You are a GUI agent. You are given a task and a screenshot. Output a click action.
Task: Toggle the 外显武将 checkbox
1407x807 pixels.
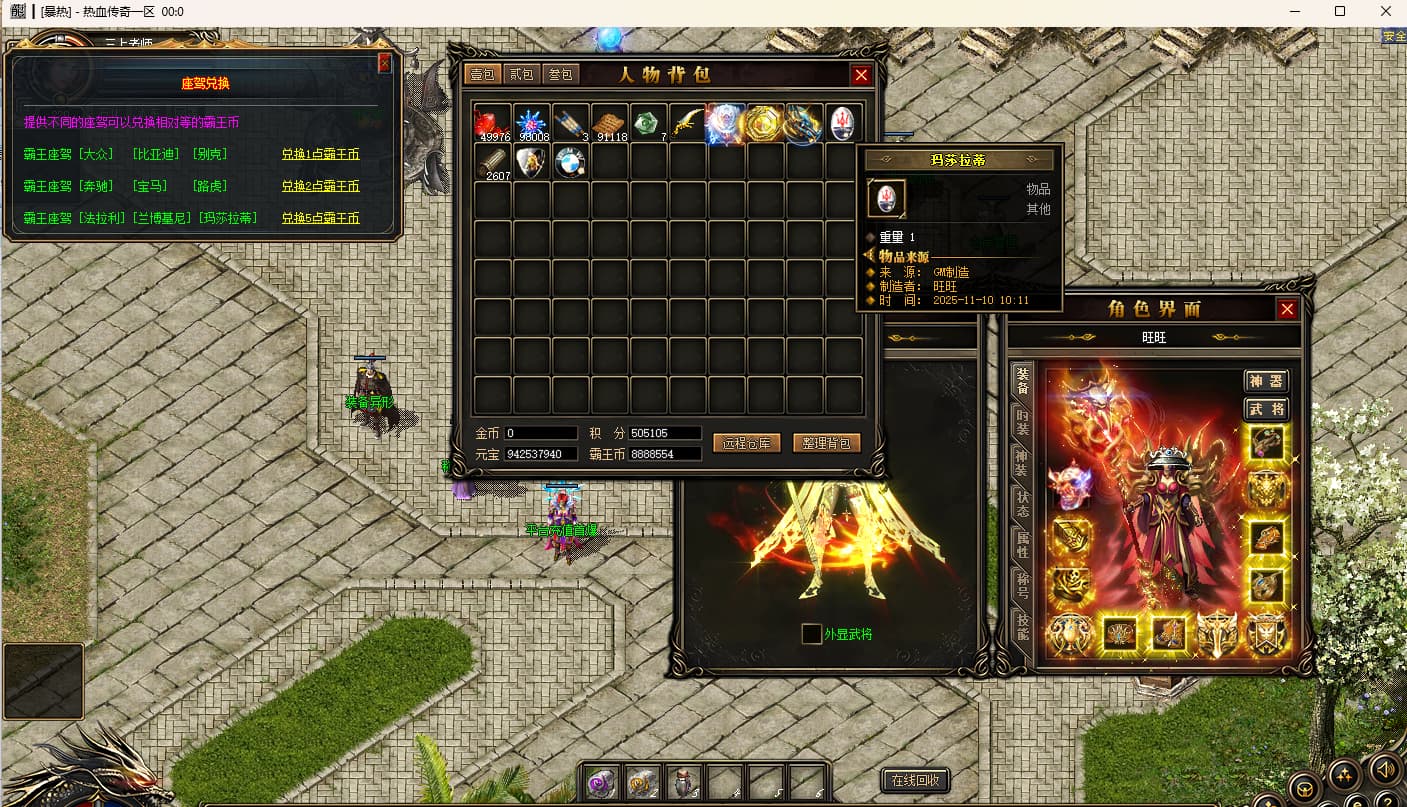tap(812, 634)
